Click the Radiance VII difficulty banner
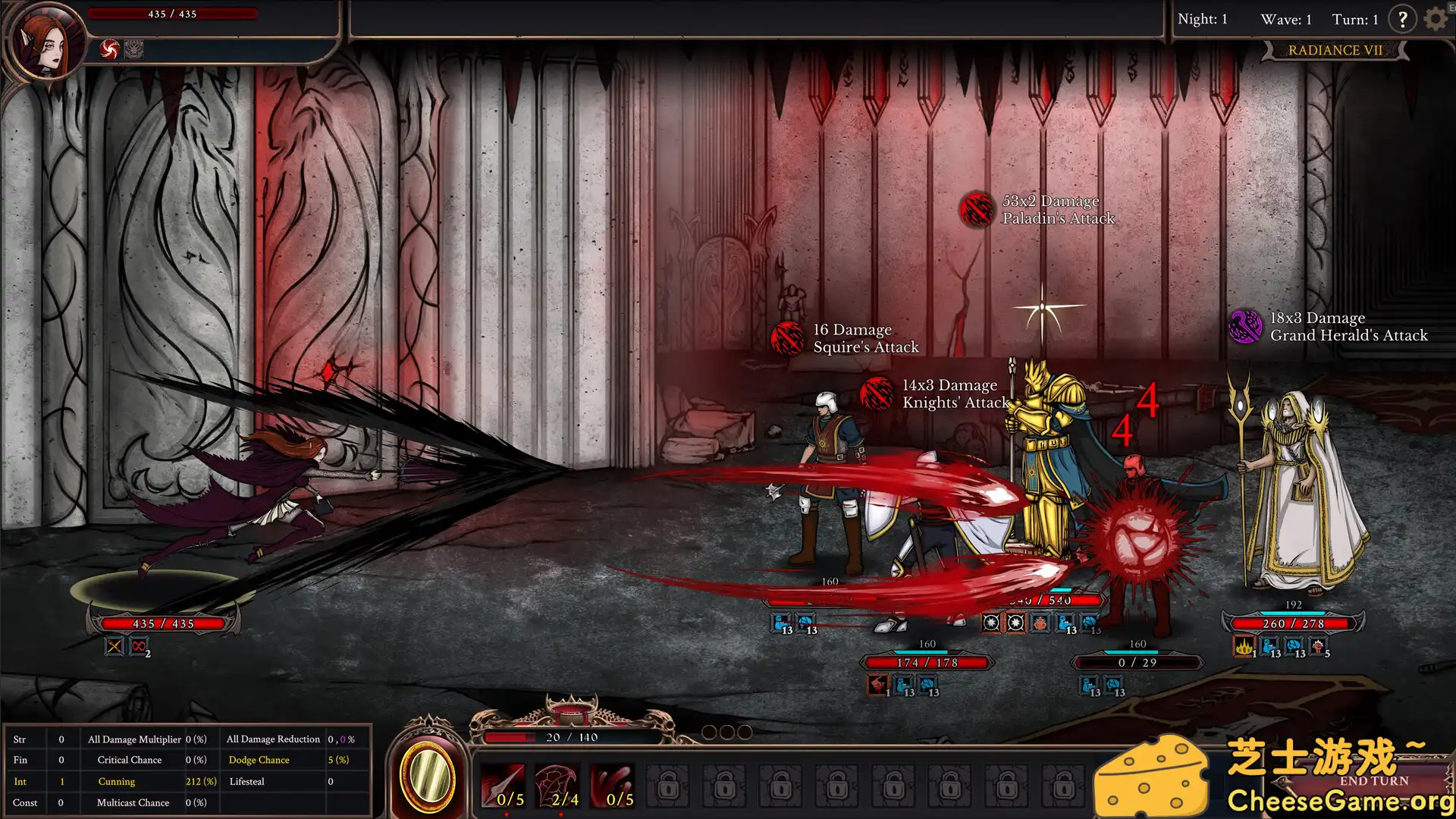Viewport: 1456px width, 819px height. click(1335, 50)
